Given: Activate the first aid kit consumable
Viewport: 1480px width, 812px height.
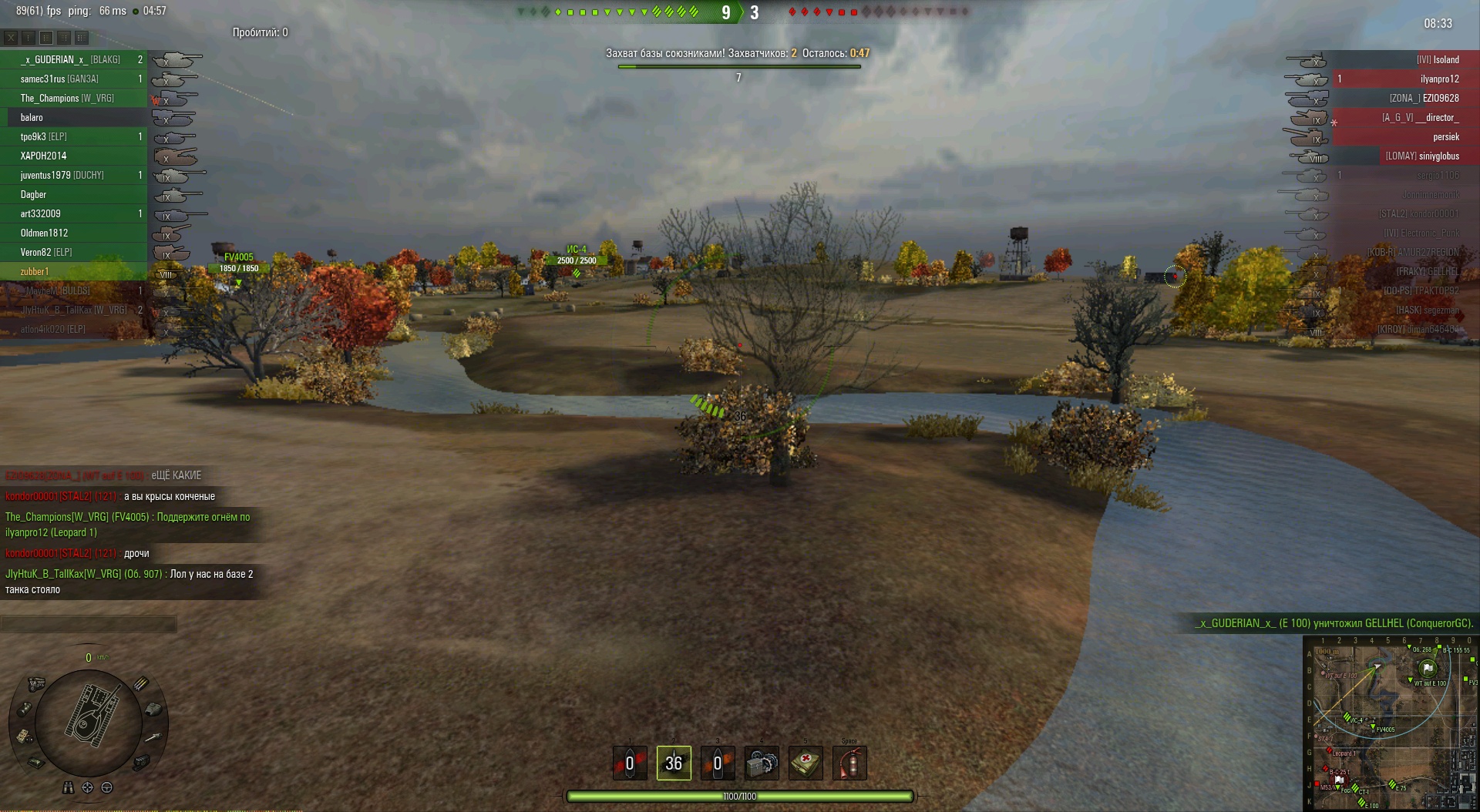Looking at the screenshot, I should [806, 763].
